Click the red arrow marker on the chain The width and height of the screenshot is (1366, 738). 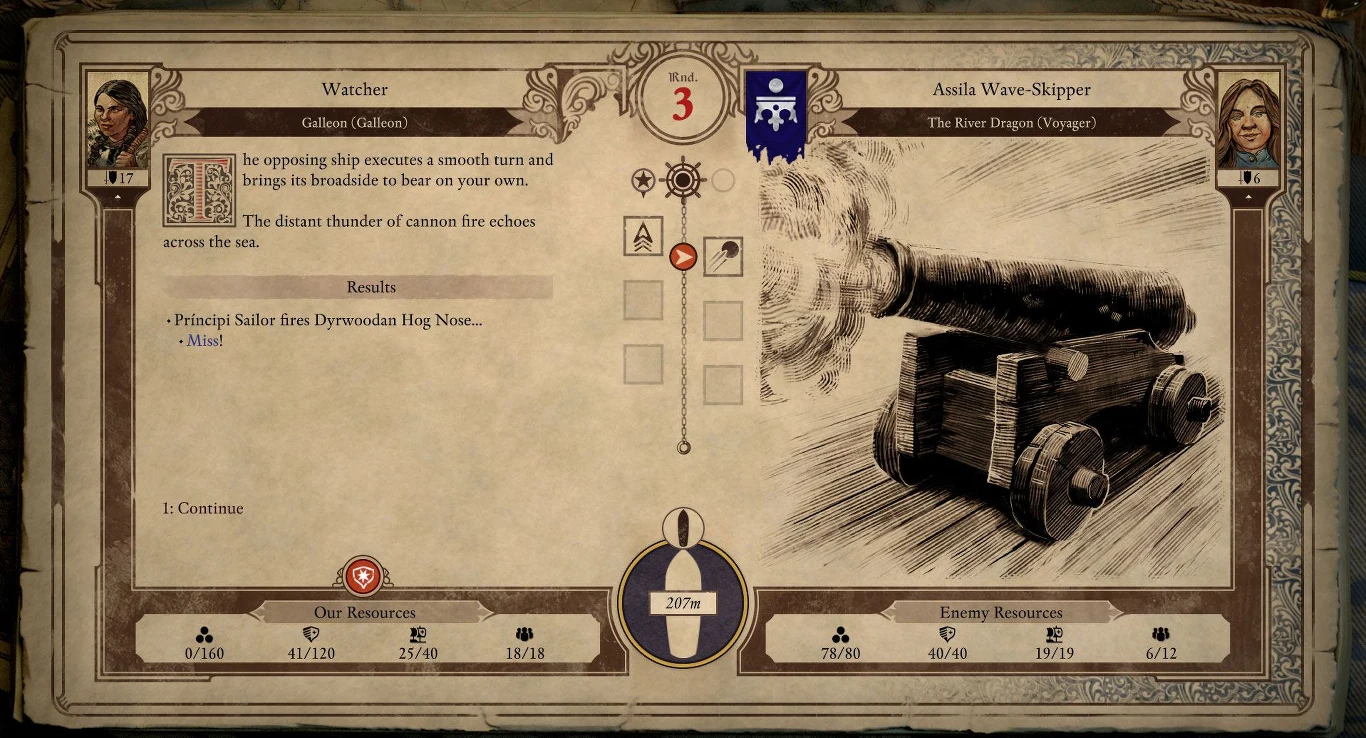tap(683, 254)
